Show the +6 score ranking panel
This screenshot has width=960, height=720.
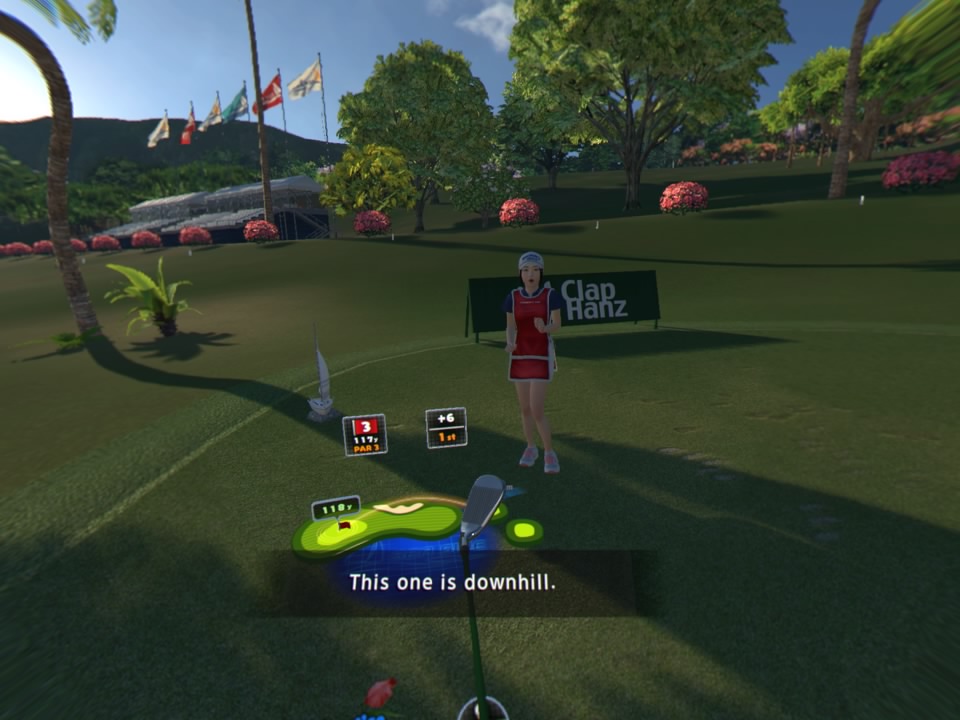click(446, 427)
